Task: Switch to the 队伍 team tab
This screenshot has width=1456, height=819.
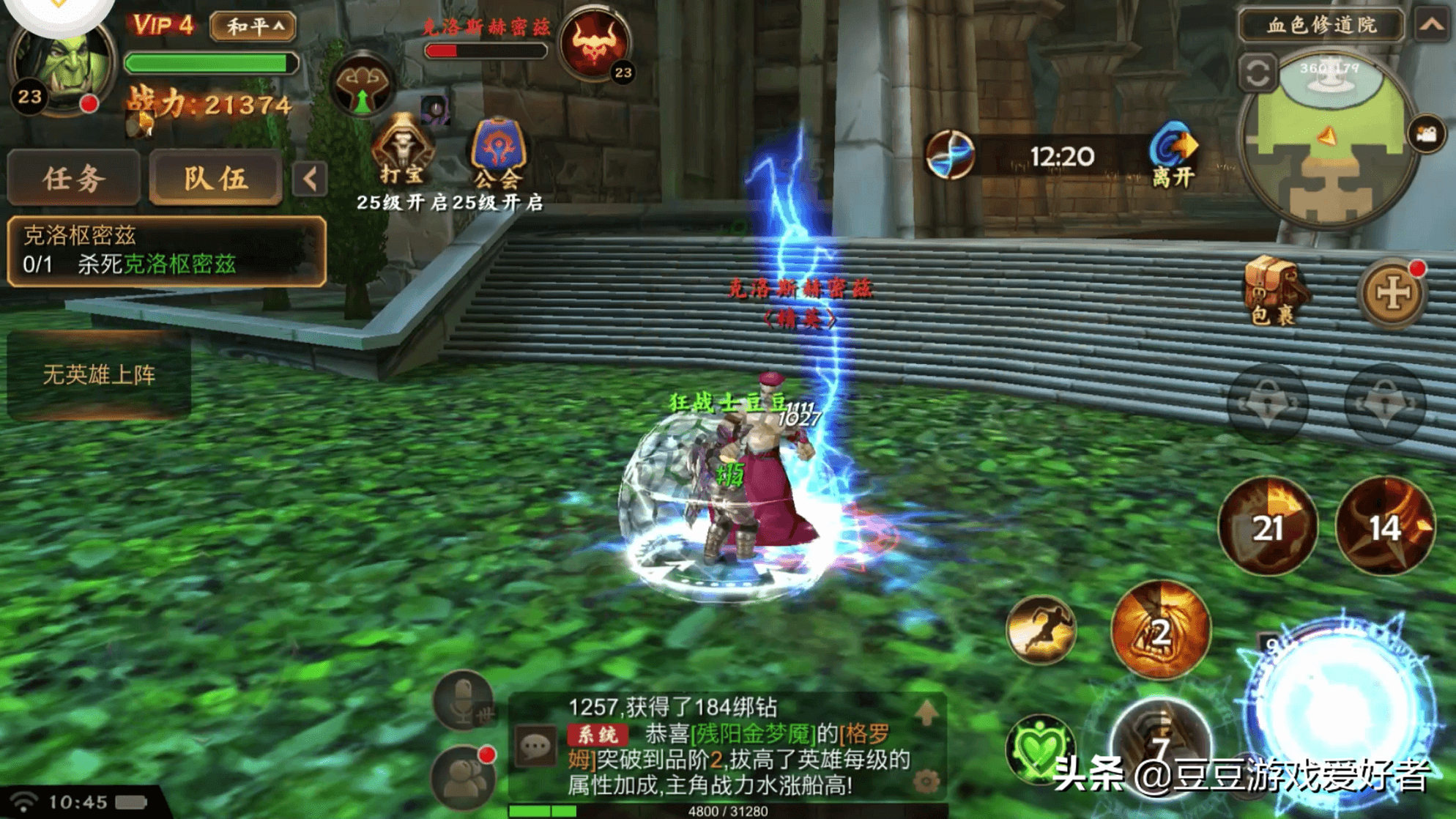Action: click(x=215, y=178)
